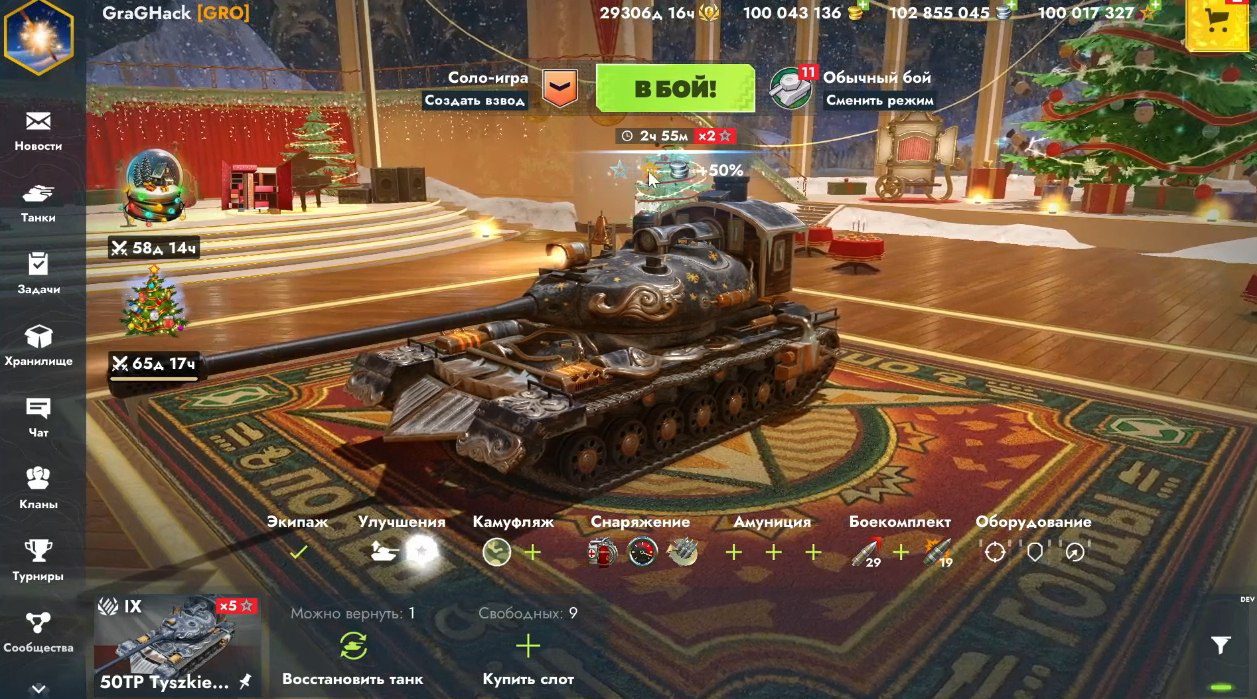Image resolution: width=1257 pixels, height=699 pixels.
Task: Click Сменить режим to change mode
Action: [880, 100]
